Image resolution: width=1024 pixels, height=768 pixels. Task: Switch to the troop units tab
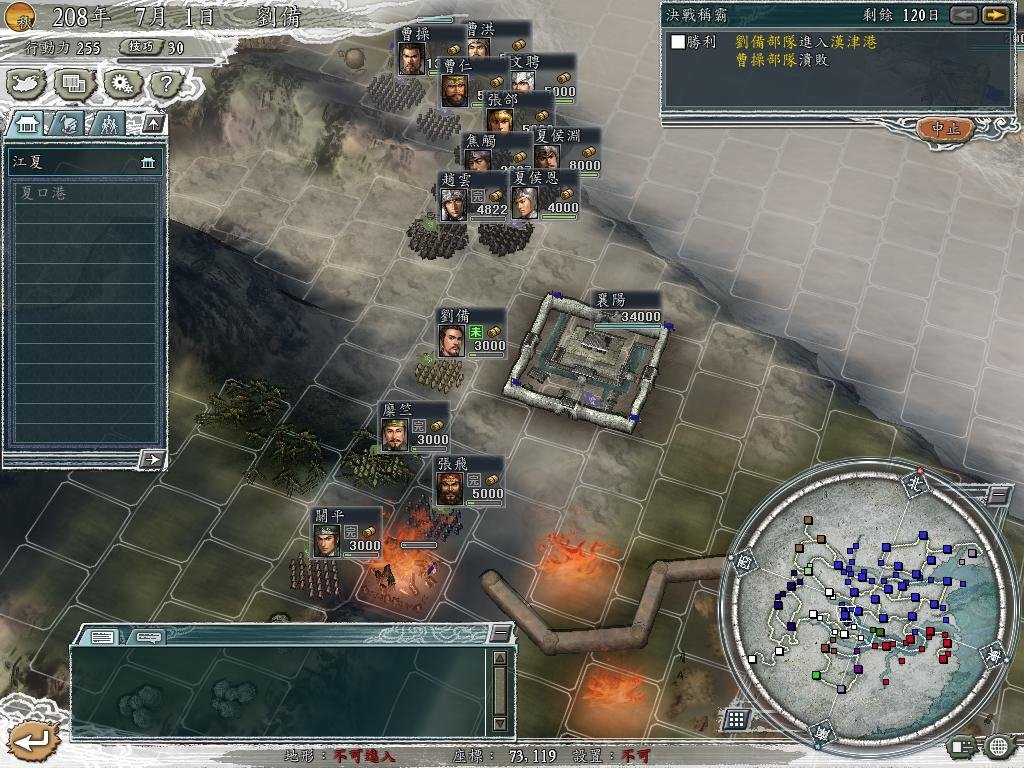(x=108, y=123)
